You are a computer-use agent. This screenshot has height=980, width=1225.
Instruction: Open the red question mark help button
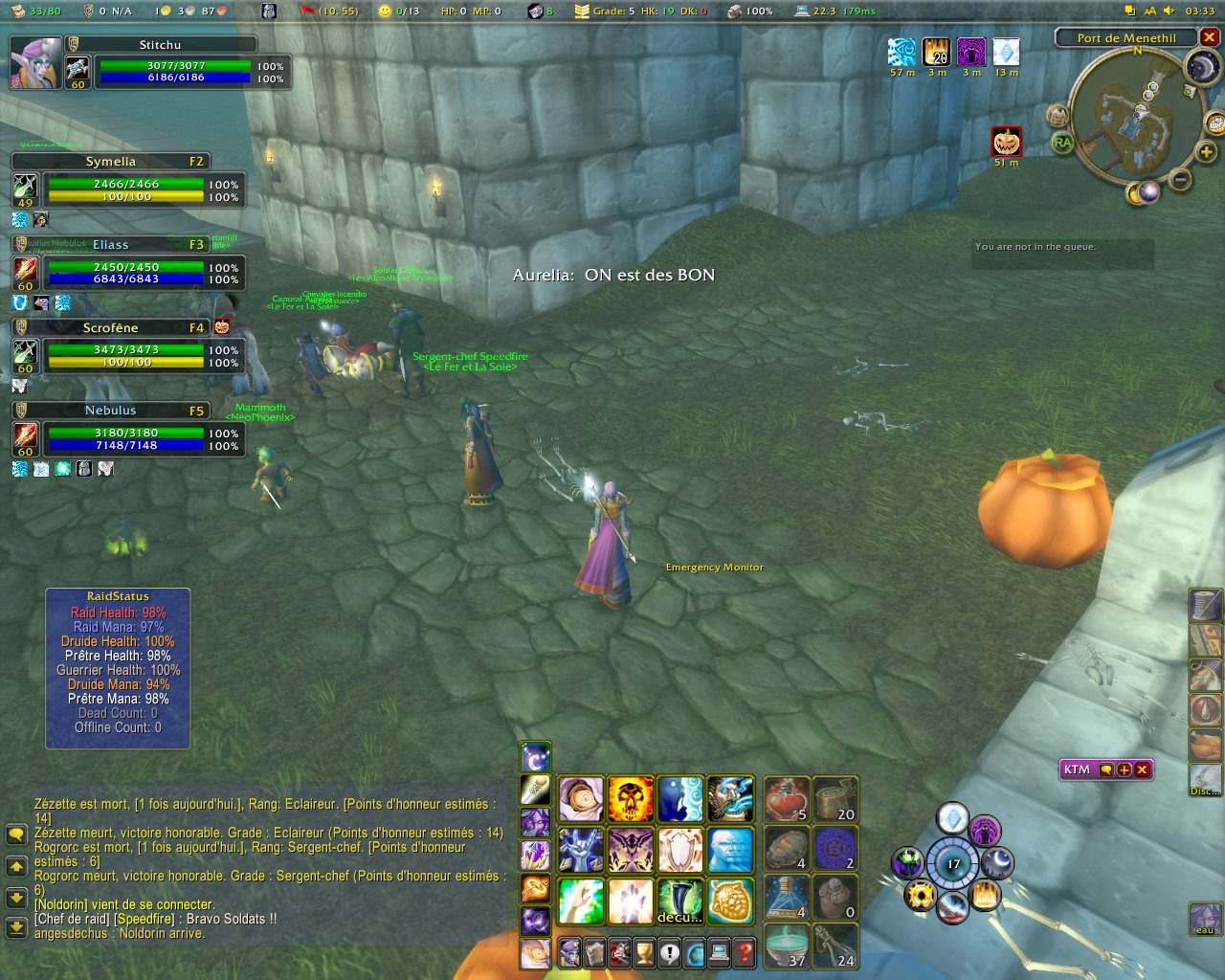[744, 952]
